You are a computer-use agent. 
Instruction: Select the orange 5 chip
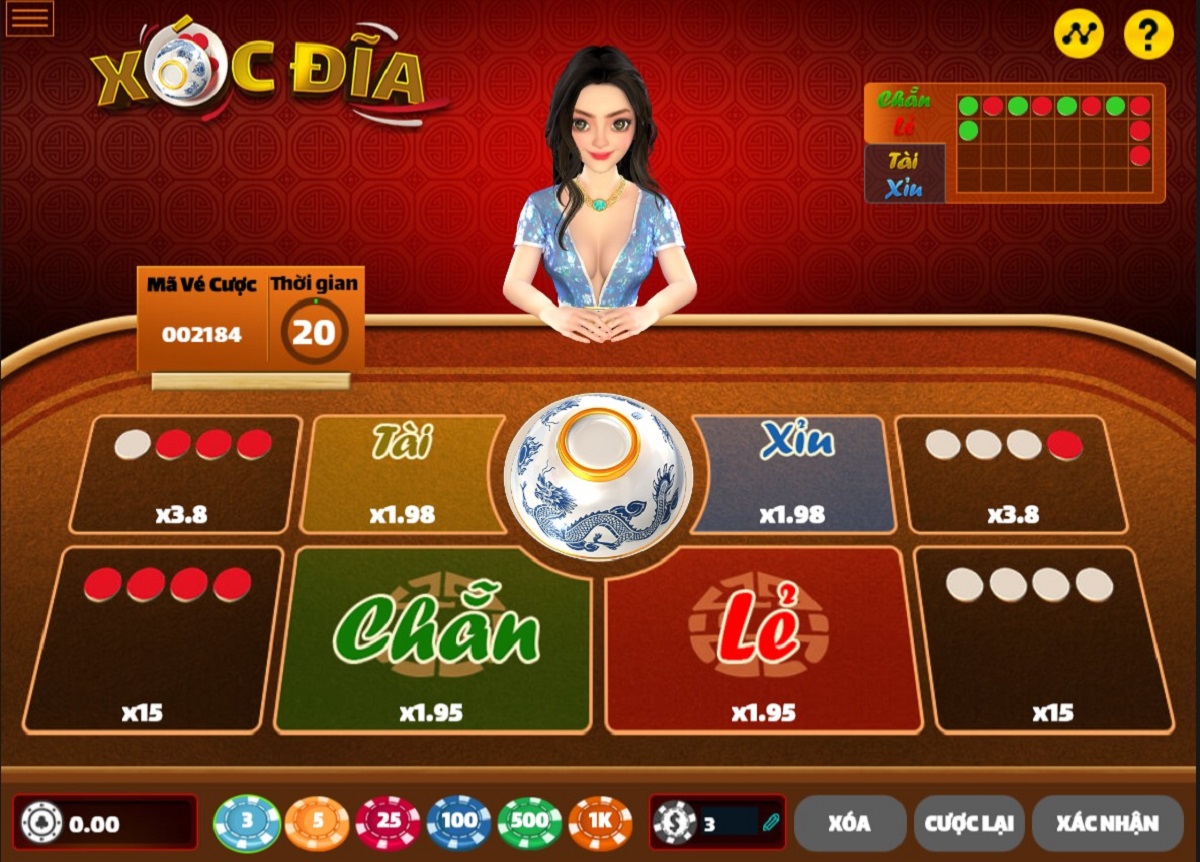(x=317, y=823)
